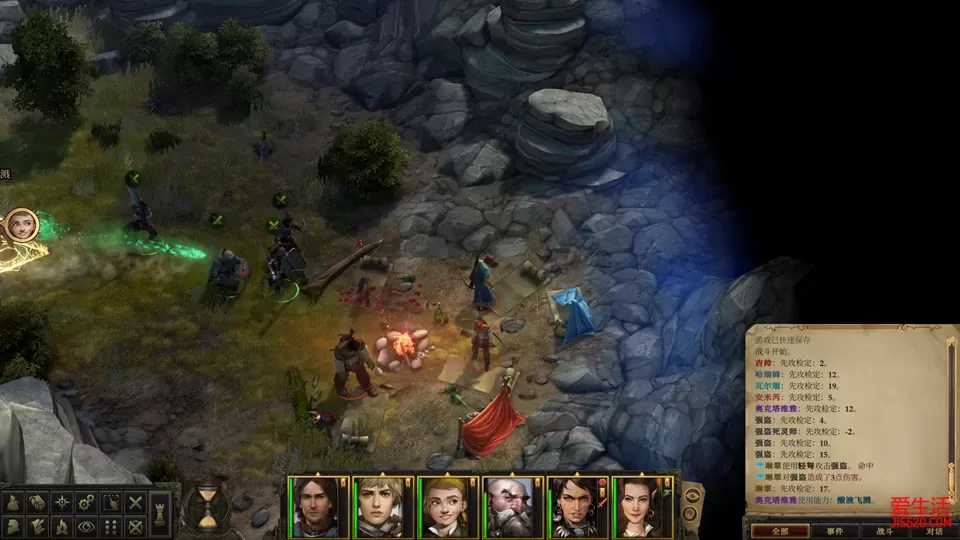Click the hourglass pause control
Image resolution: width=960 pixels, height=540 pixels.
[x=206, y=506]
